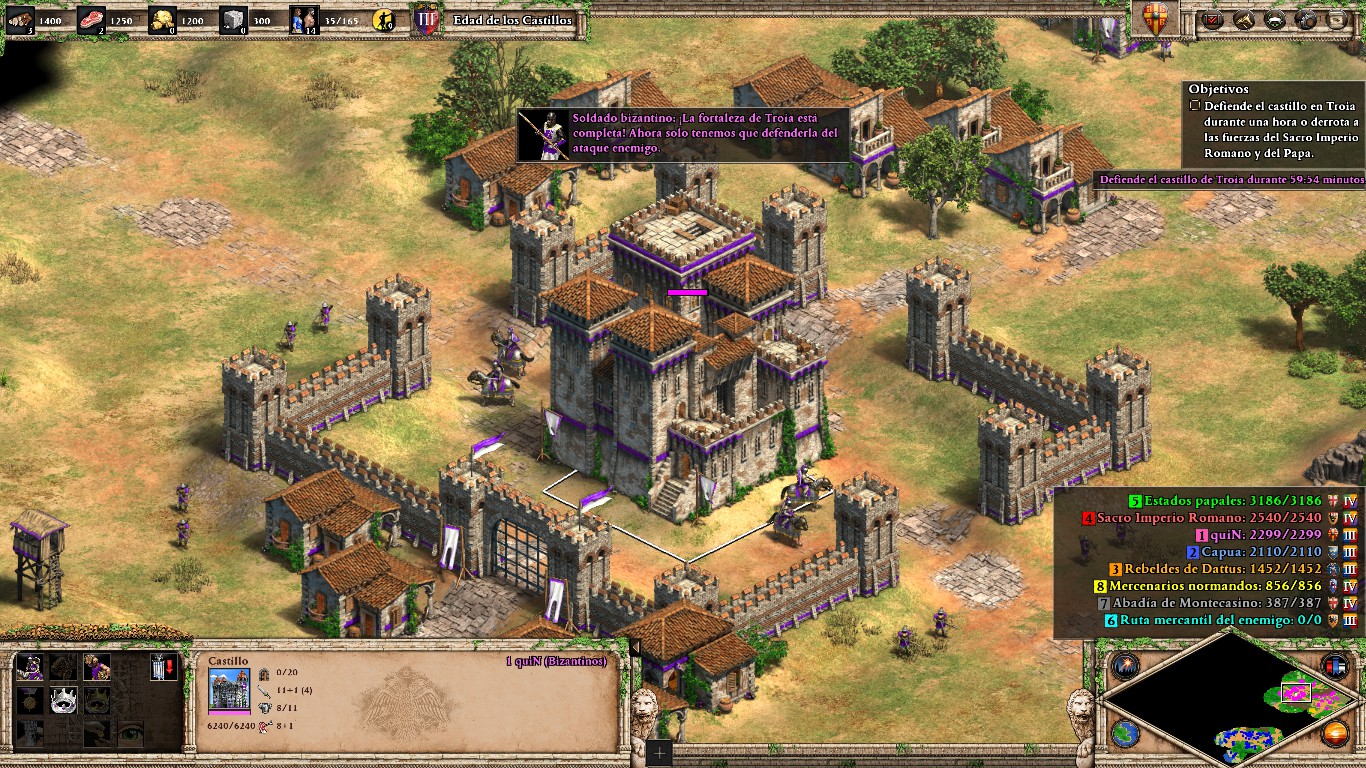1366x768 pixels.
Task: Select the green eye command icon
Action: pyautogui.click(x=130, y=733)
